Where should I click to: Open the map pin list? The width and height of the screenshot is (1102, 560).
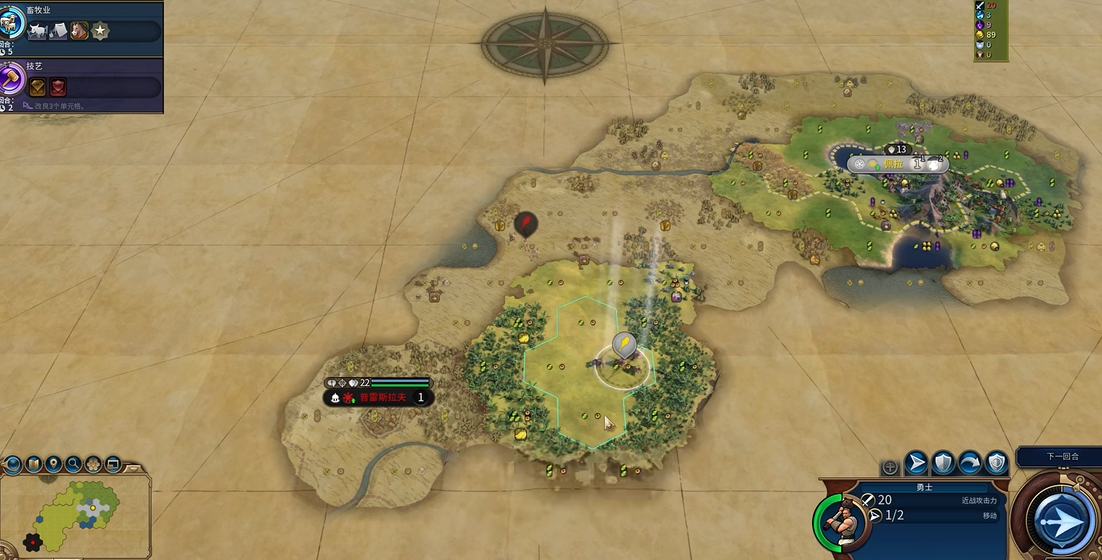click(53, 464)
